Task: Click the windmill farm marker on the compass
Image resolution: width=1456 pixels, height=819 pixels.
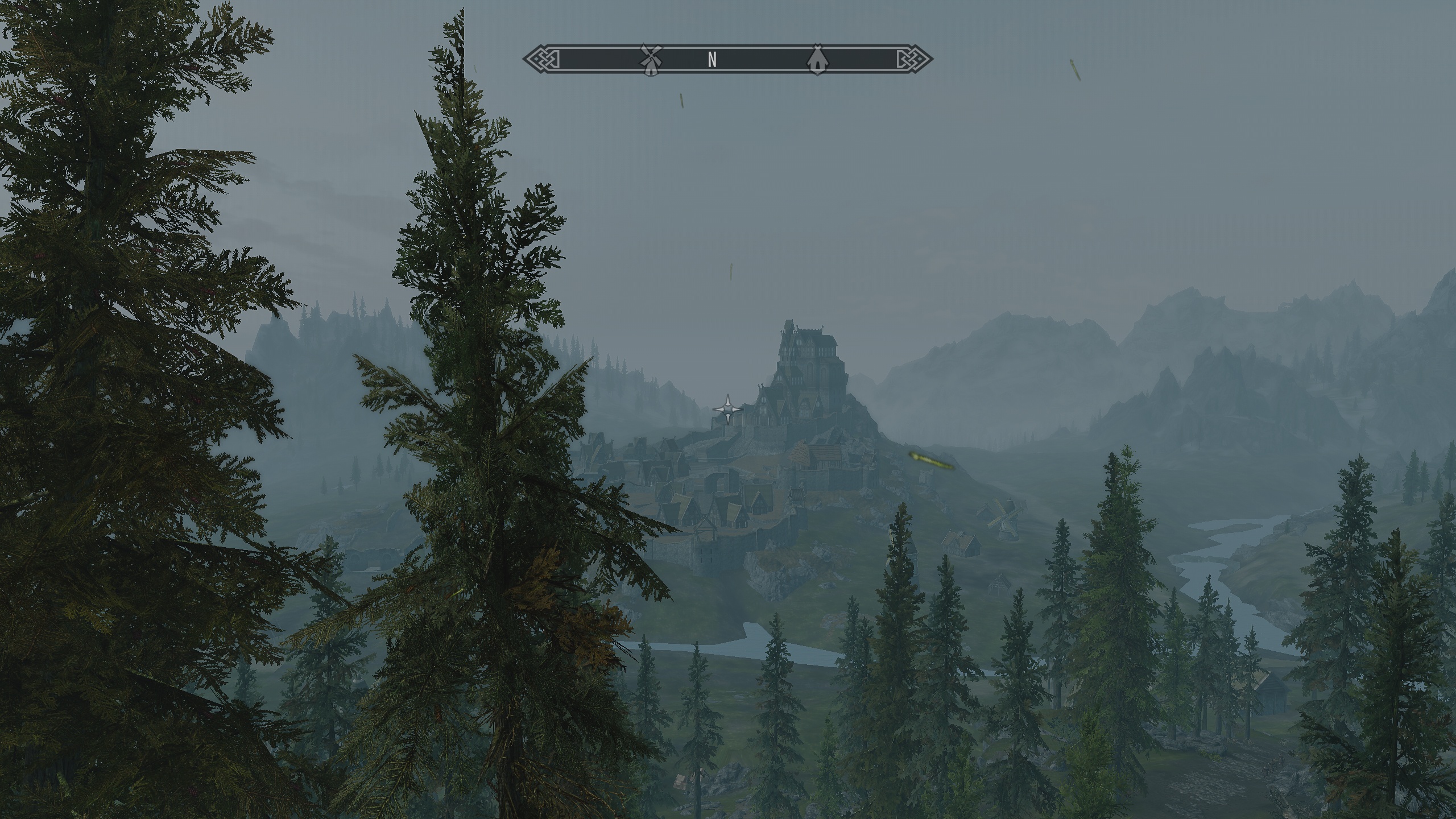Action: click(651, 59)
